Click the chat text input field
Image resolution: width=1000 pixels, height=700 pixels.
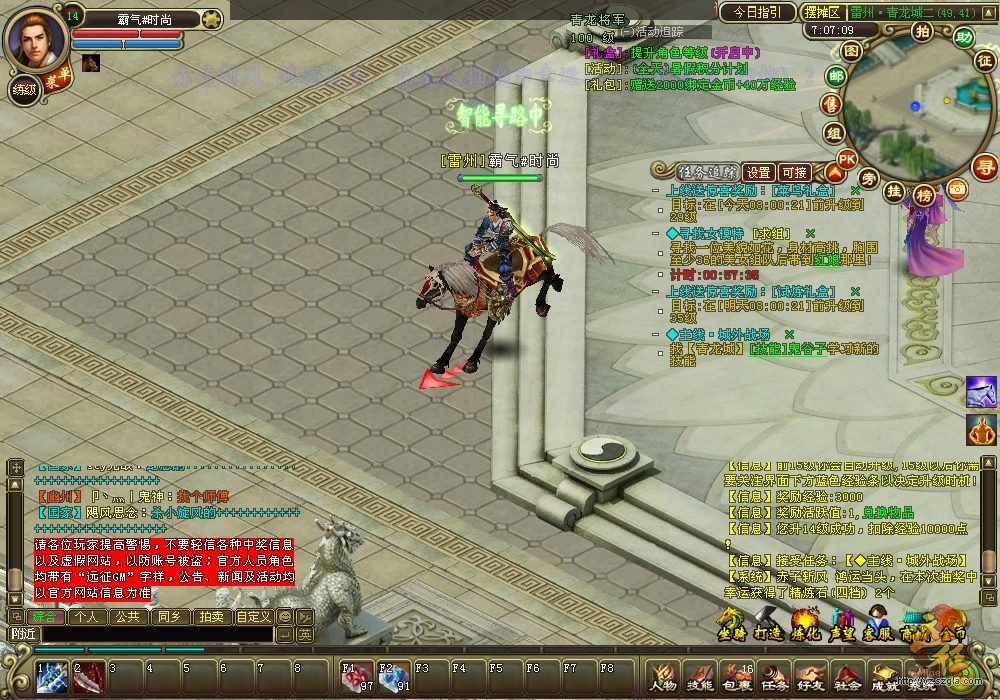pos(157,634)
